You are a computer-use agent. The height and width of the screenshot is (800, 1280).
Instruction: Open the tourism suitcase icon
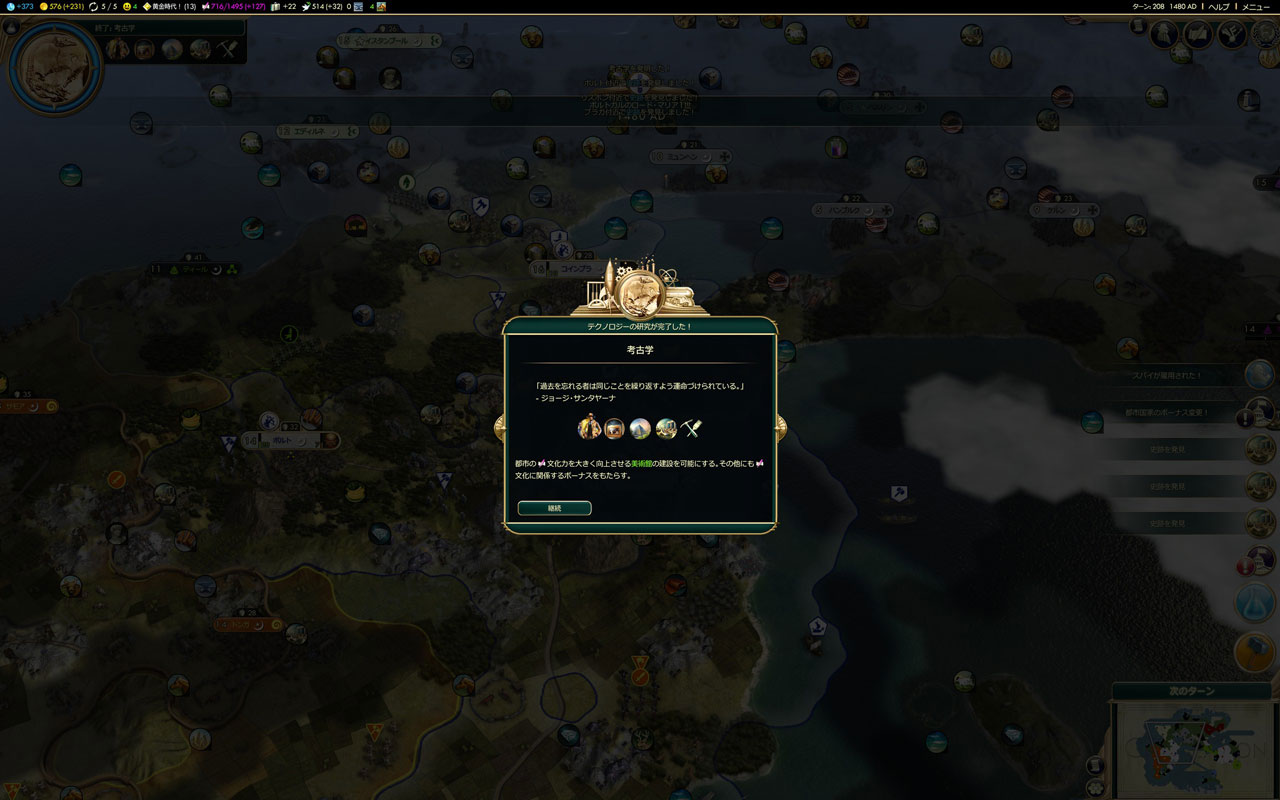click(x=277, y=6)
